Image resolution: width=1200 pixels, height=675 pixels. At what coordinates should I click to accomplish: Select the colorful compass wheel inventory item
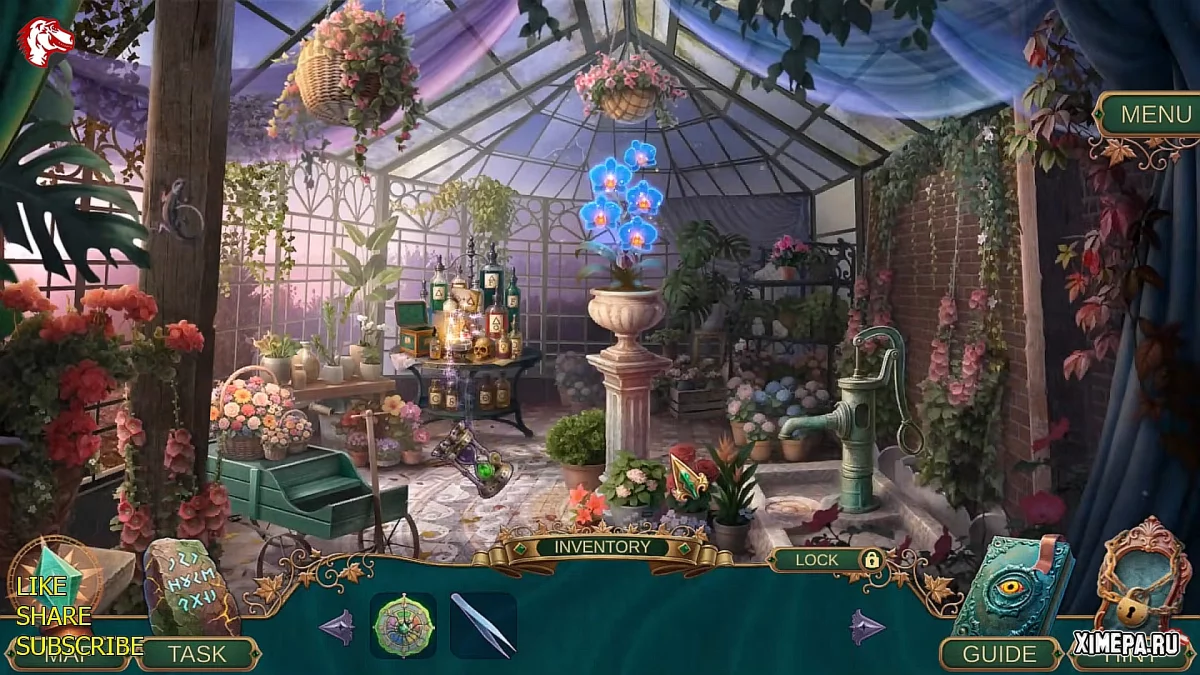pyautogui.click(x=402, y=625)
